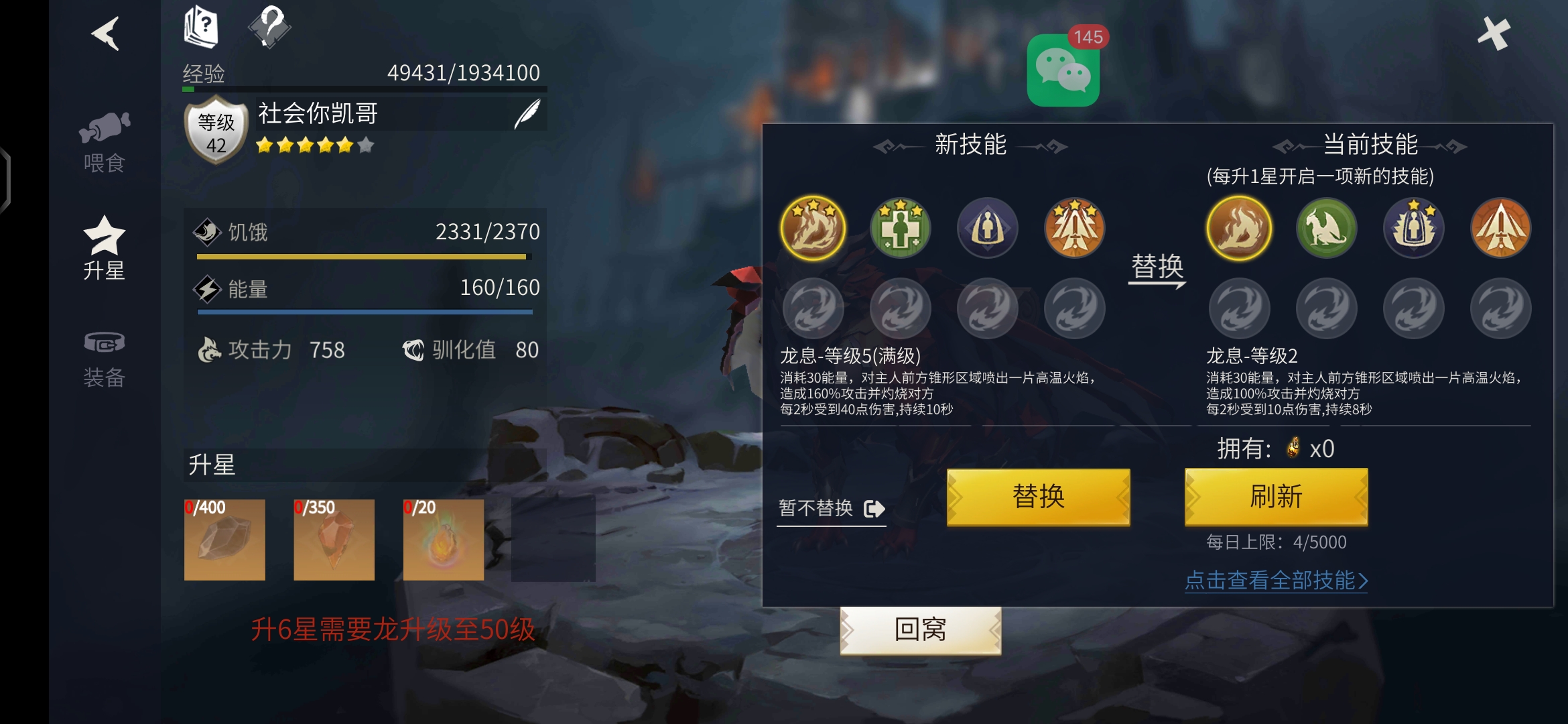Select the orange winged emblem skill icon
Screen dimensions: 1568x724
coord(1074,229)
